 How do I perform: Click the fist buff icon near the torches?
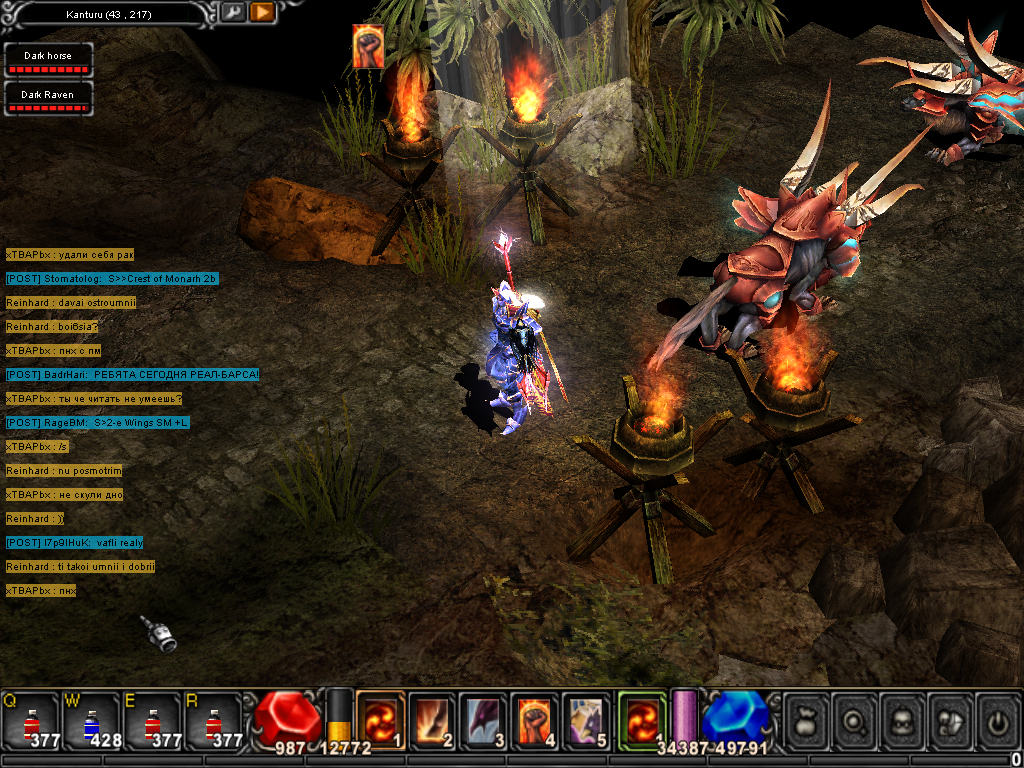[x=368, y=46]
